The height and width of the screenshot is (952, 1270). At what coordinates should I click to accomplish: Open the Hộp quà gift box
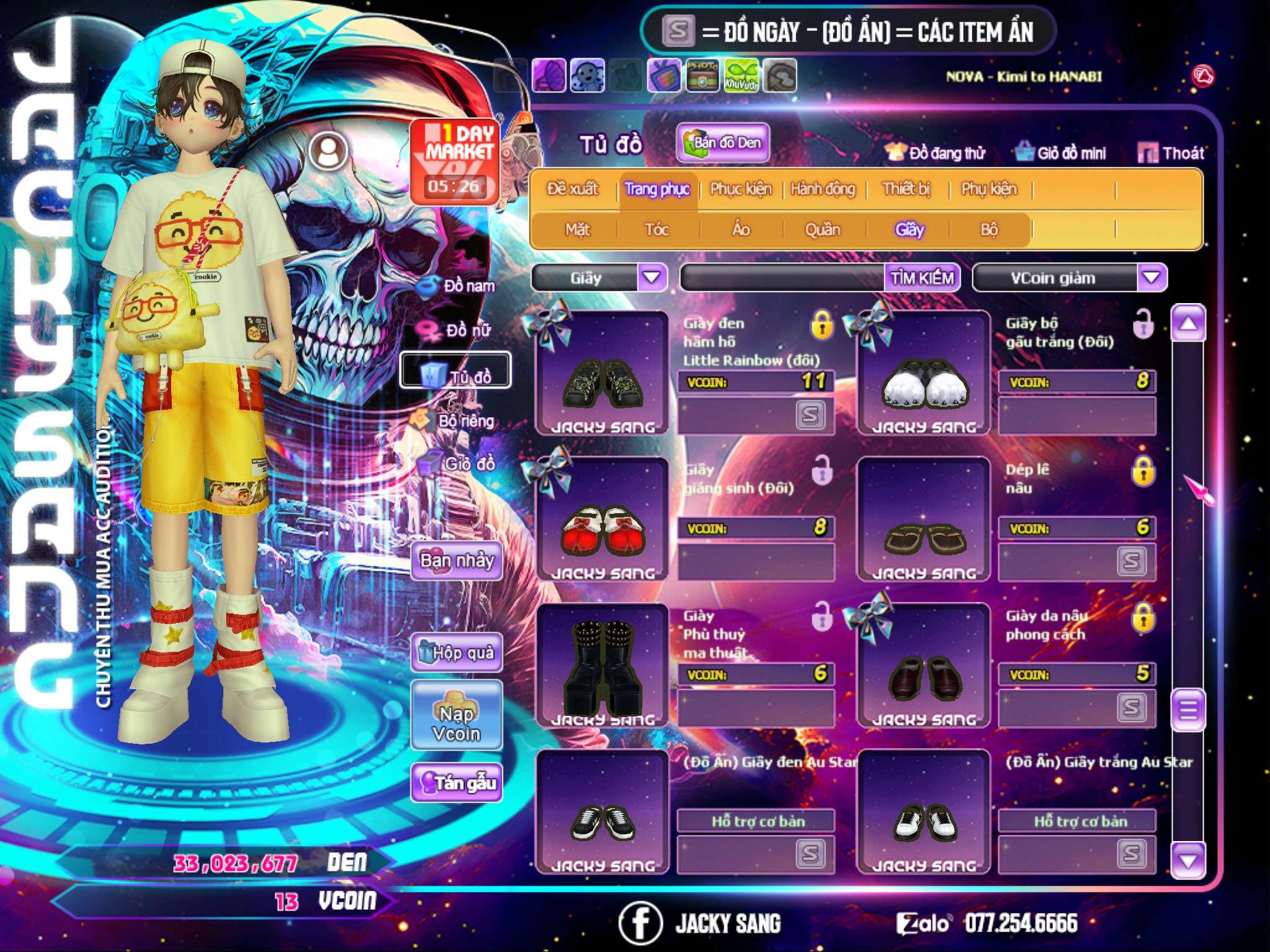(x=457, y=652)
